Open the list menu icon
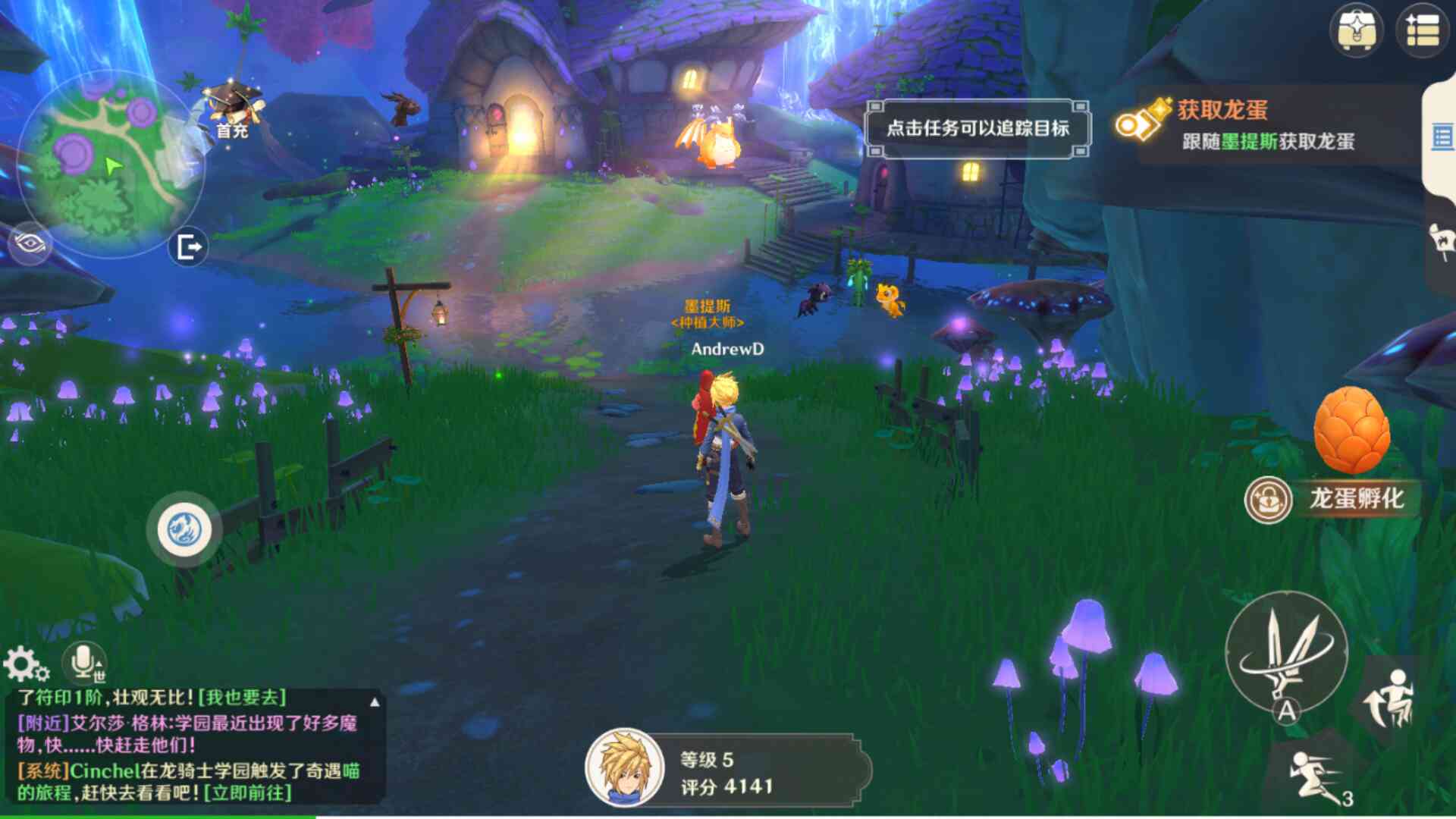 [1422, 30]
